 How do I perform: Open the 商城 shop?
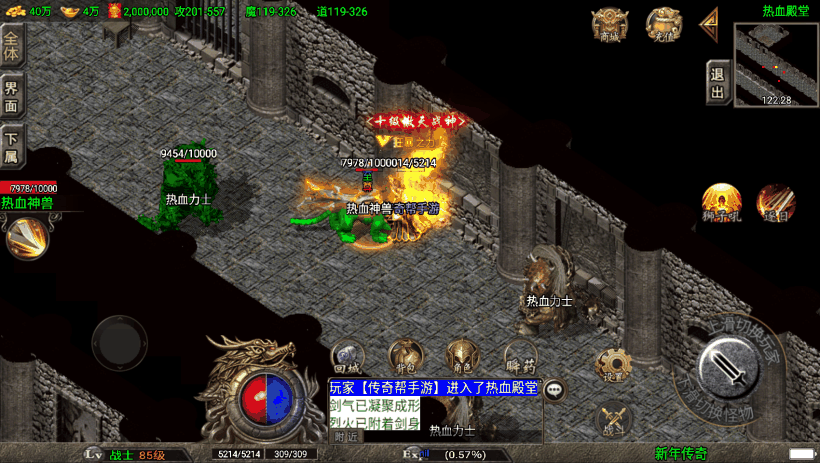[x=610, y=24]
